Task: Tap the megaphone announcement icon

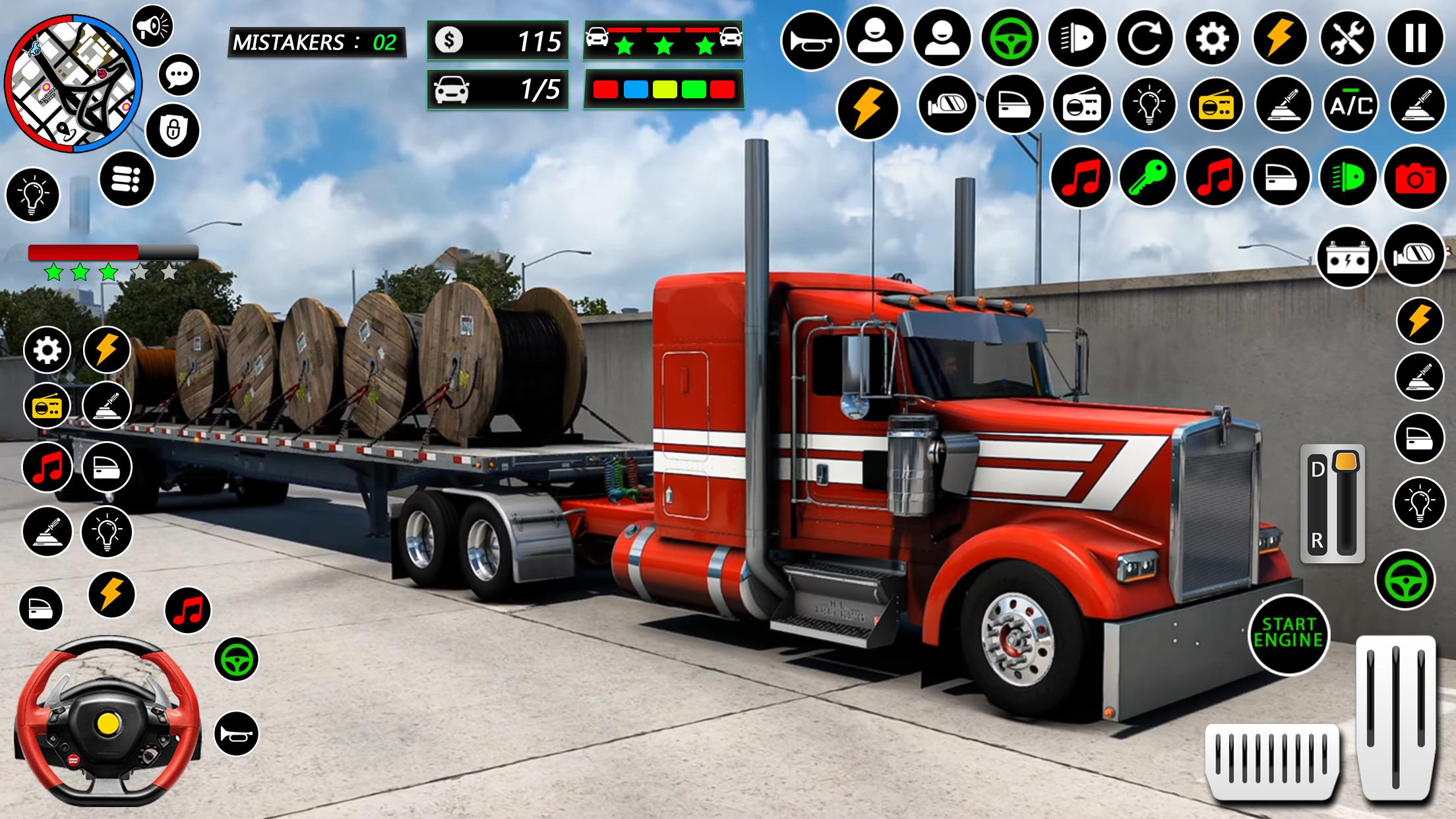Action: [x=152, y=26]
